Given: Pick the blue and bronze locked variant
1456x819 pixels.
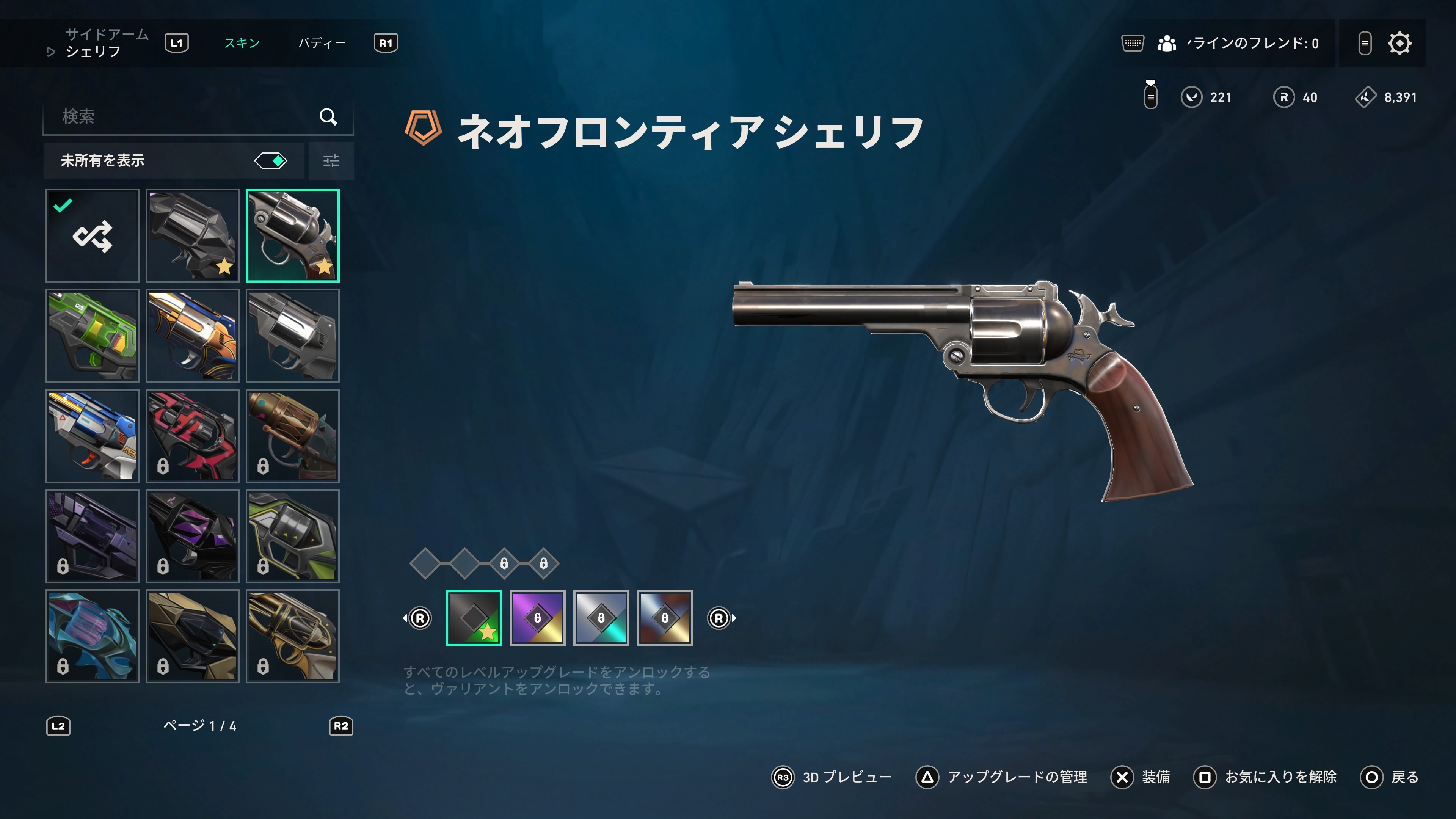Looking at the screenshot, I should (x=665, y=618).
